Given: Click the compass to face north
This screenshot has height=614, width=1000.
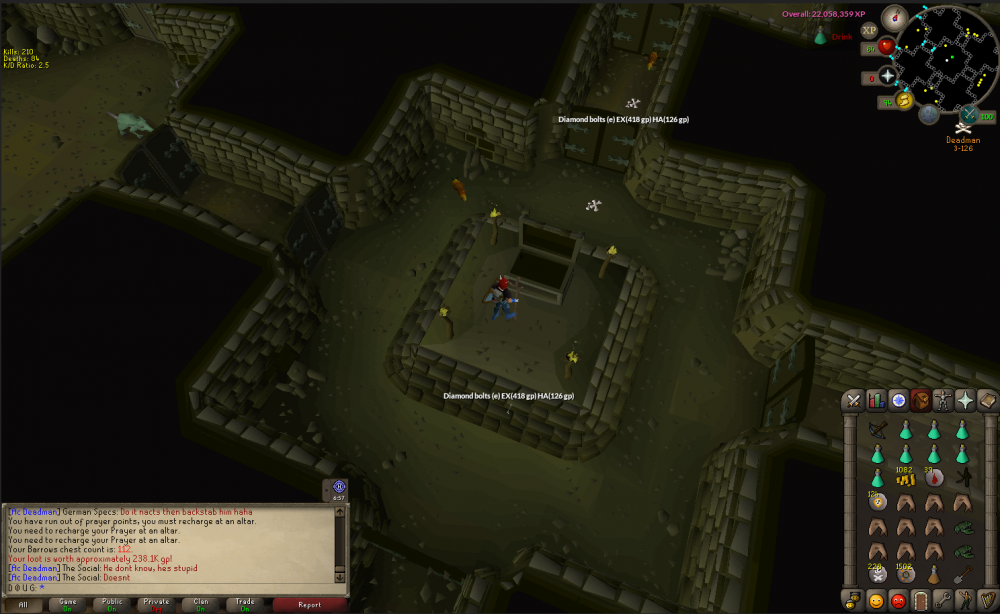Looking at the screenshot, I should tap(893, 16).
